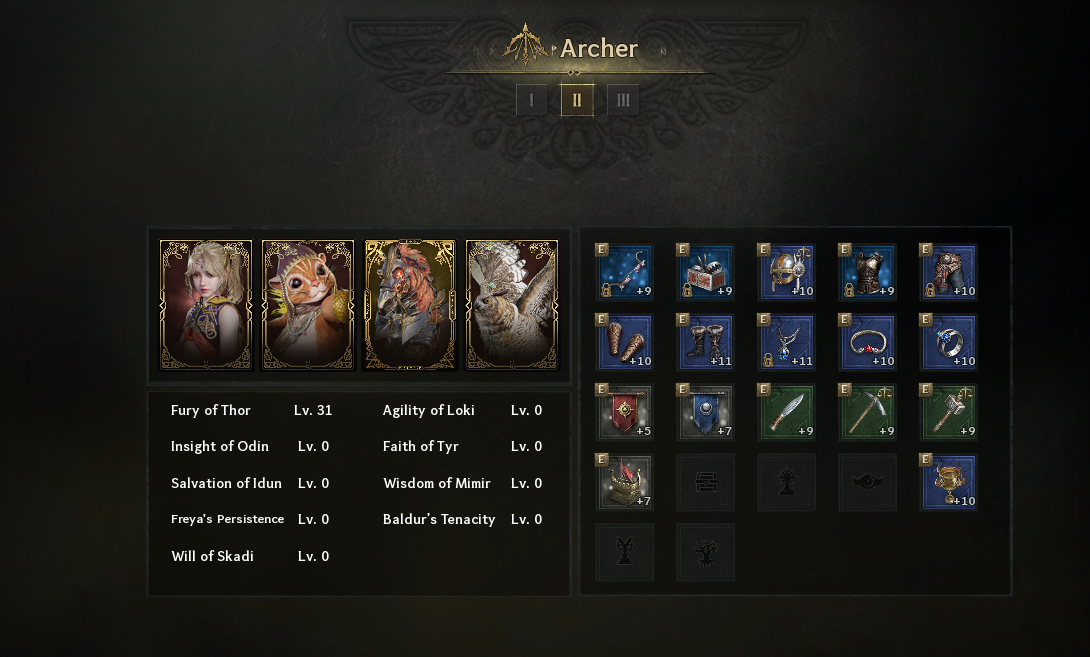Click the red banner slot

point(625,413)
